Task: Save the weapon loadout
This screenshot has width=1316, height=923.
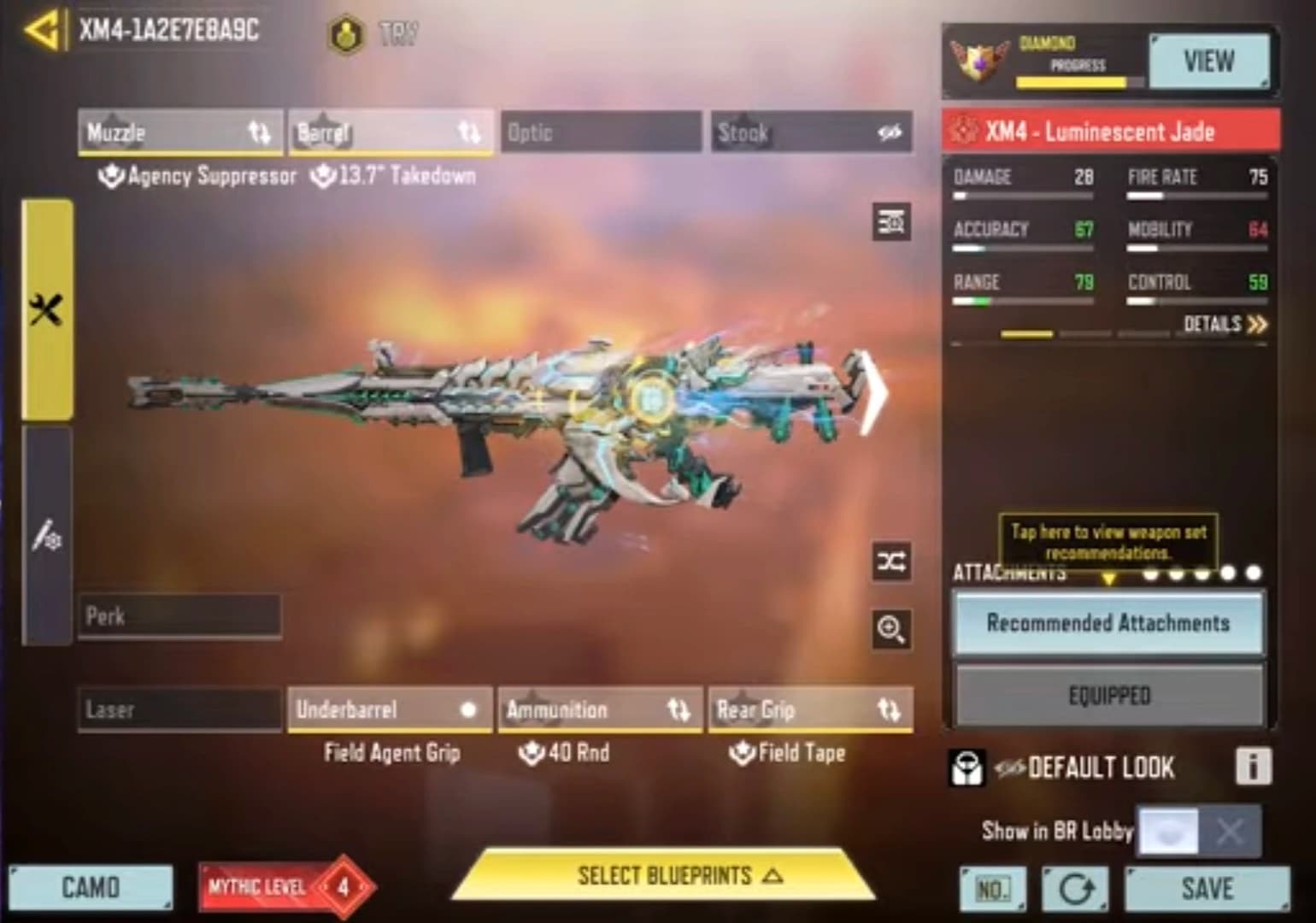Action: click(x=1207, y=889)
